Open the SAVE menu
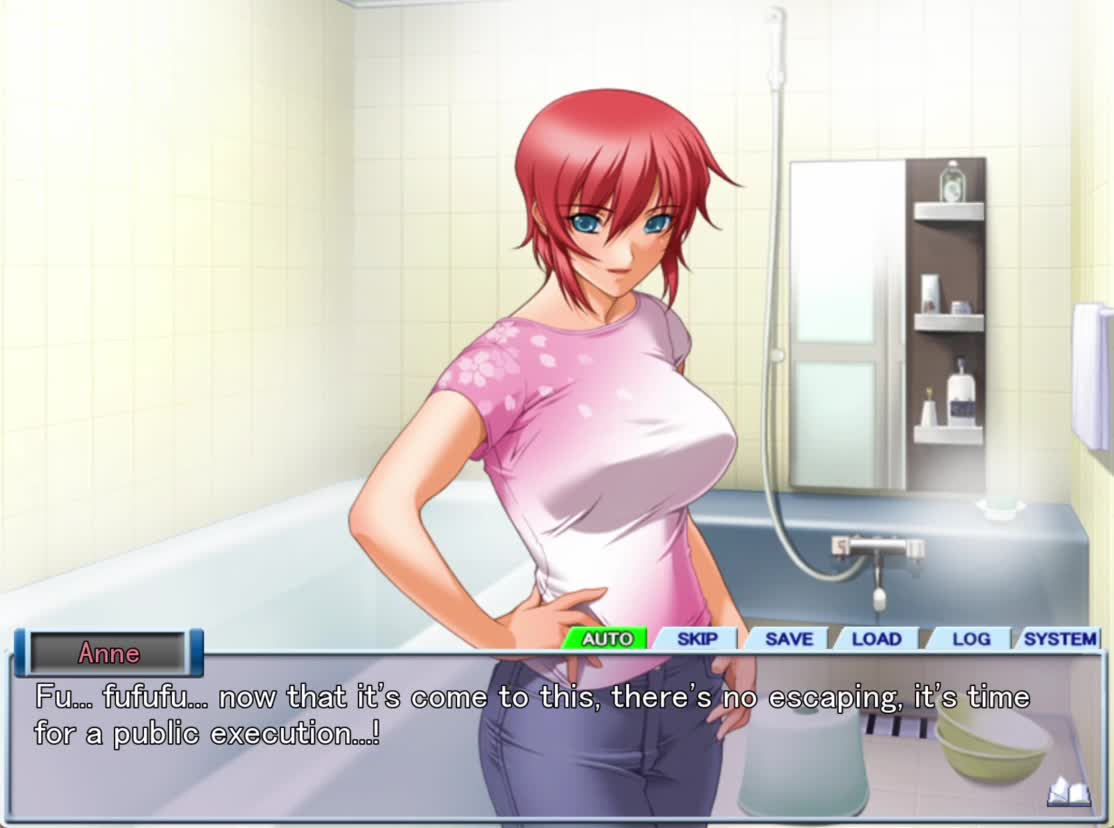This screenshot has height=828, width=1114. (788, 639)
